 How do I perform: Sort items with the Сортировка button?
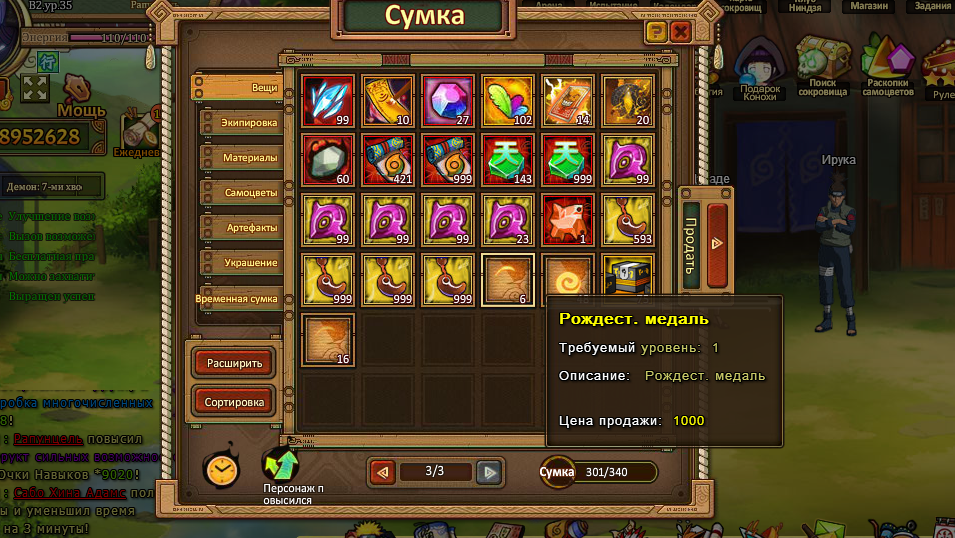click(x=234, y=403)
